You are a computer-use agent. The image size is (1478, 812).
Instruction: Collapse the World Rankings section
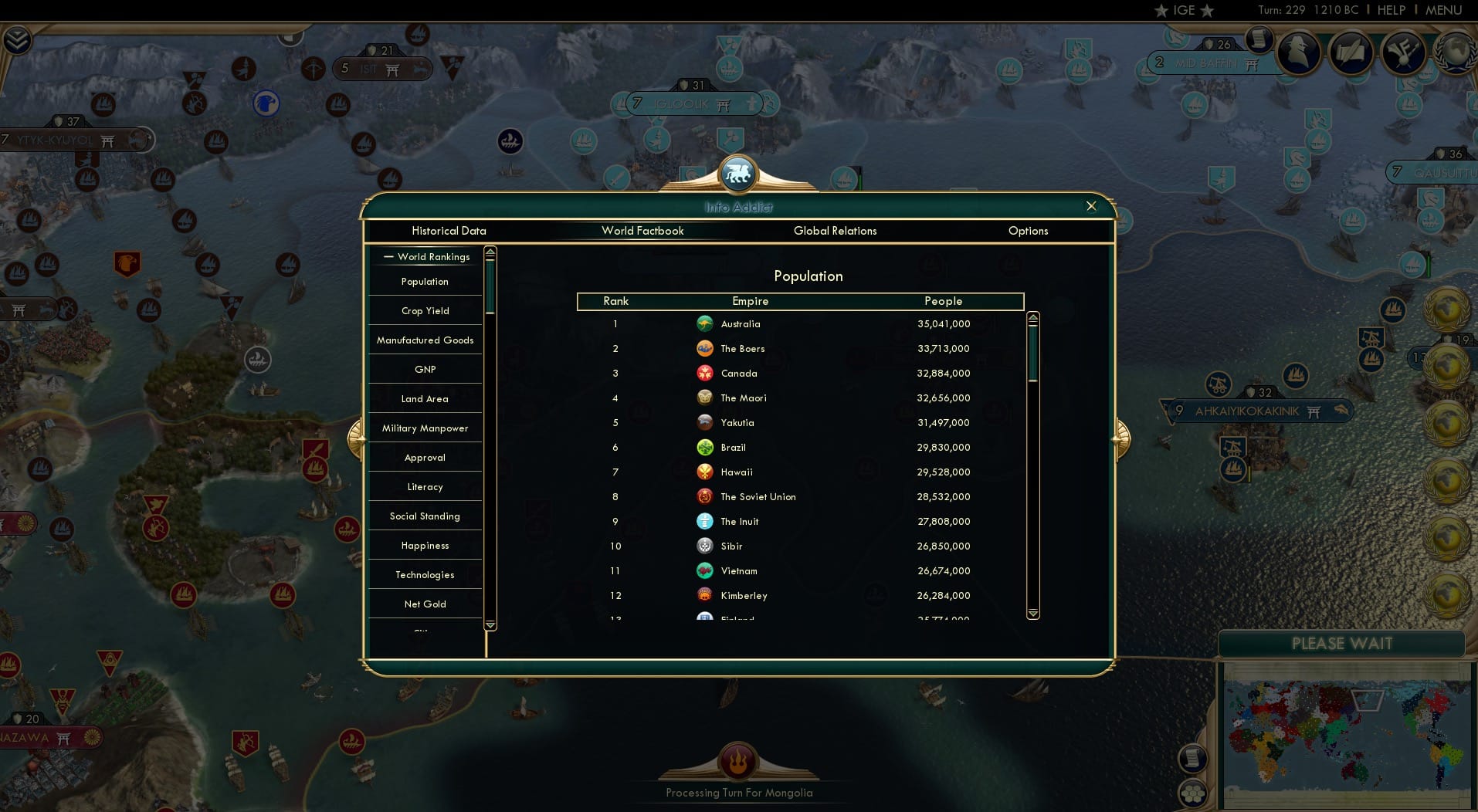(388, 256)
